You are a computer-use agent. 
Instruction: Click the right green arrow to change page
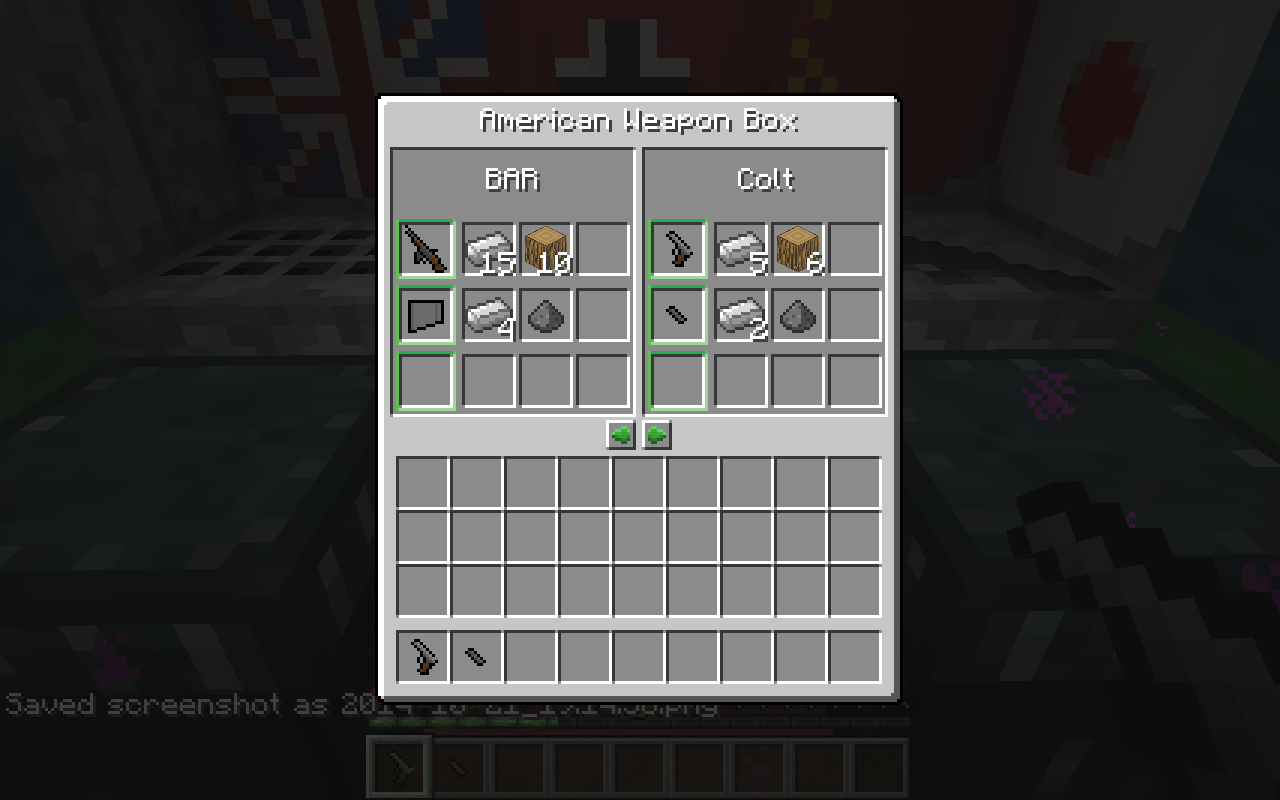point(657,434)
